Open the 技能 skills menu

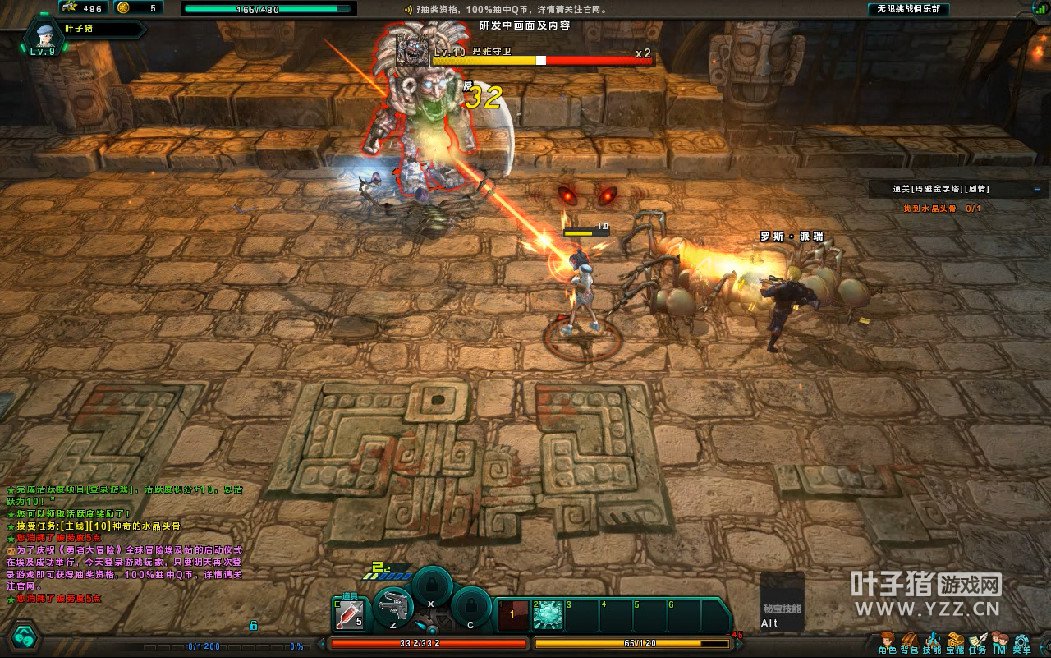pyautogui.click(x=932, y=641)
